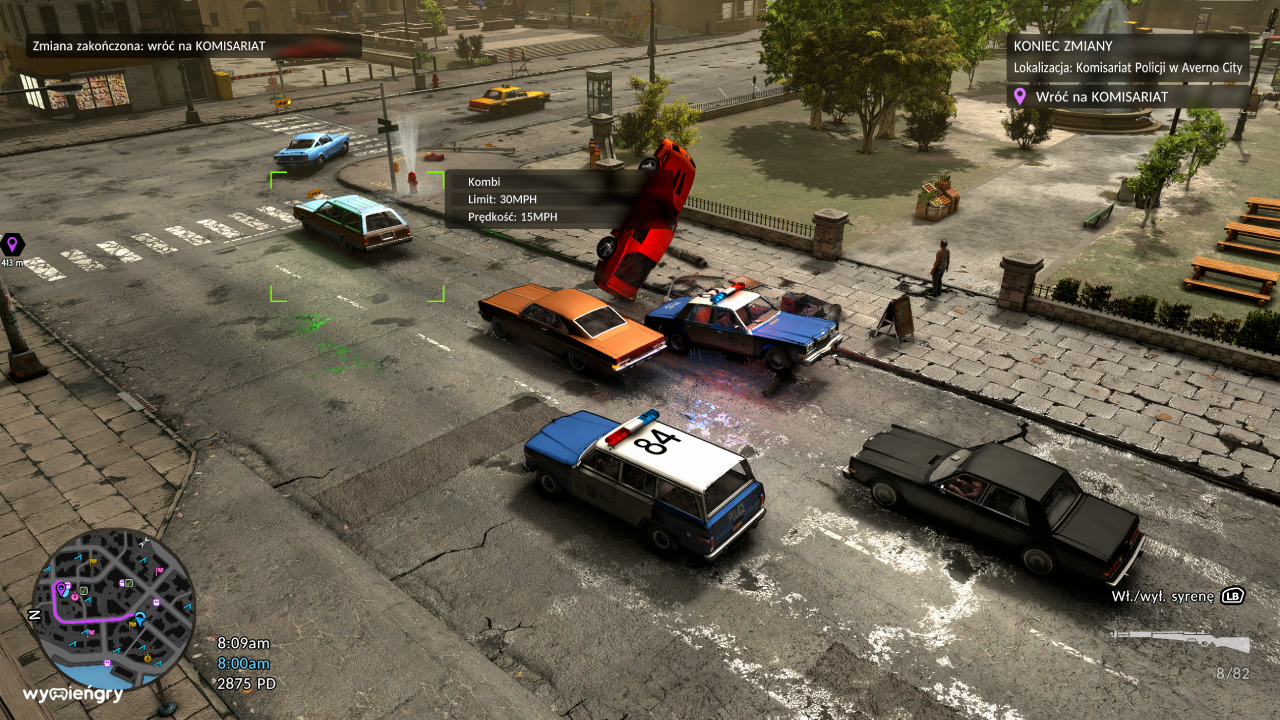Click the second checkmark marker near the route start
The height and width of the screenshot is (720, 1280).
point(128,583)
